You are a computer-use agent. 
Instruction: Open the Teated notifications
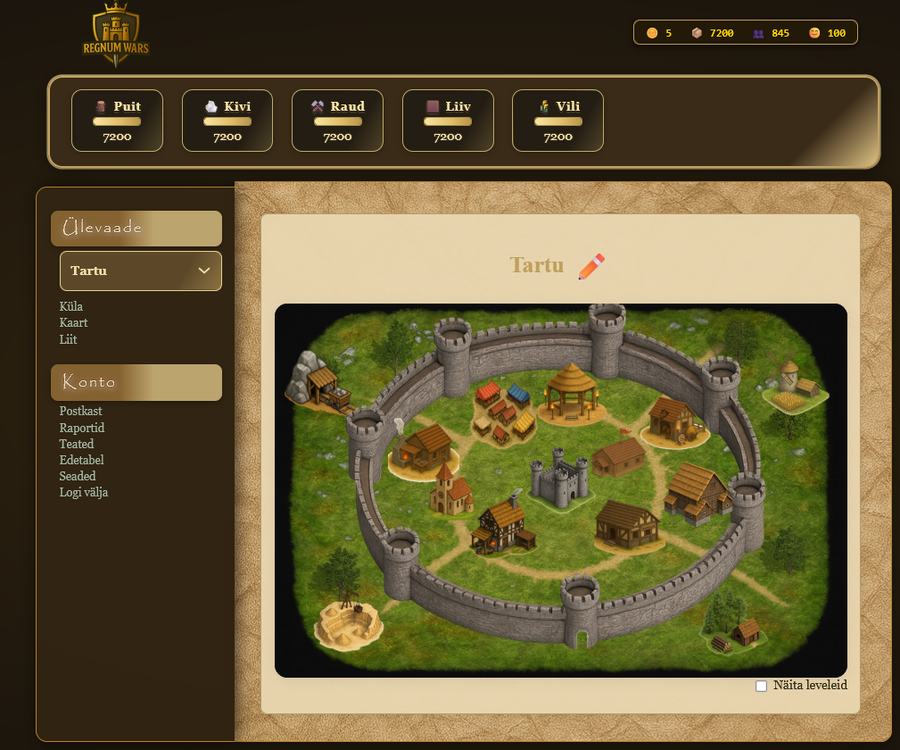click(x=77, y=444)
